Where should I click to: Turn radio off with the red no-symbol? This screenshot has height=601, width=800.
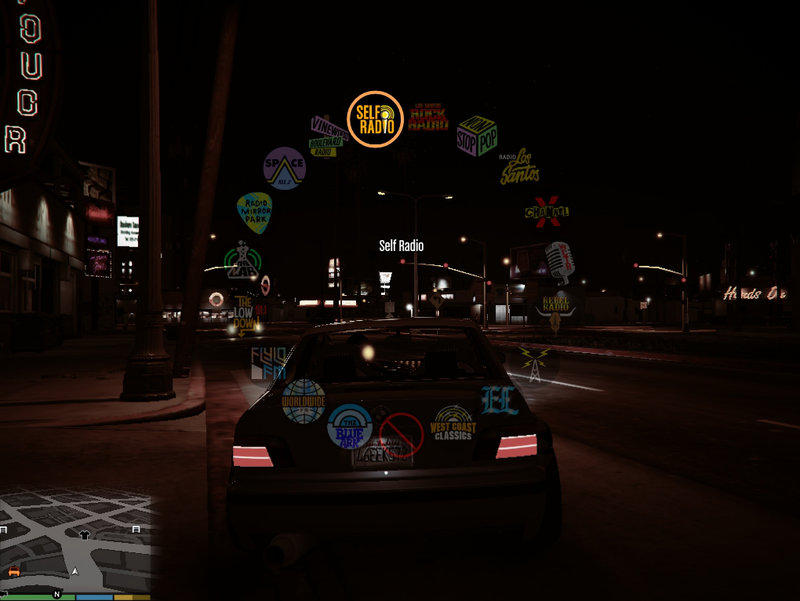401,435
